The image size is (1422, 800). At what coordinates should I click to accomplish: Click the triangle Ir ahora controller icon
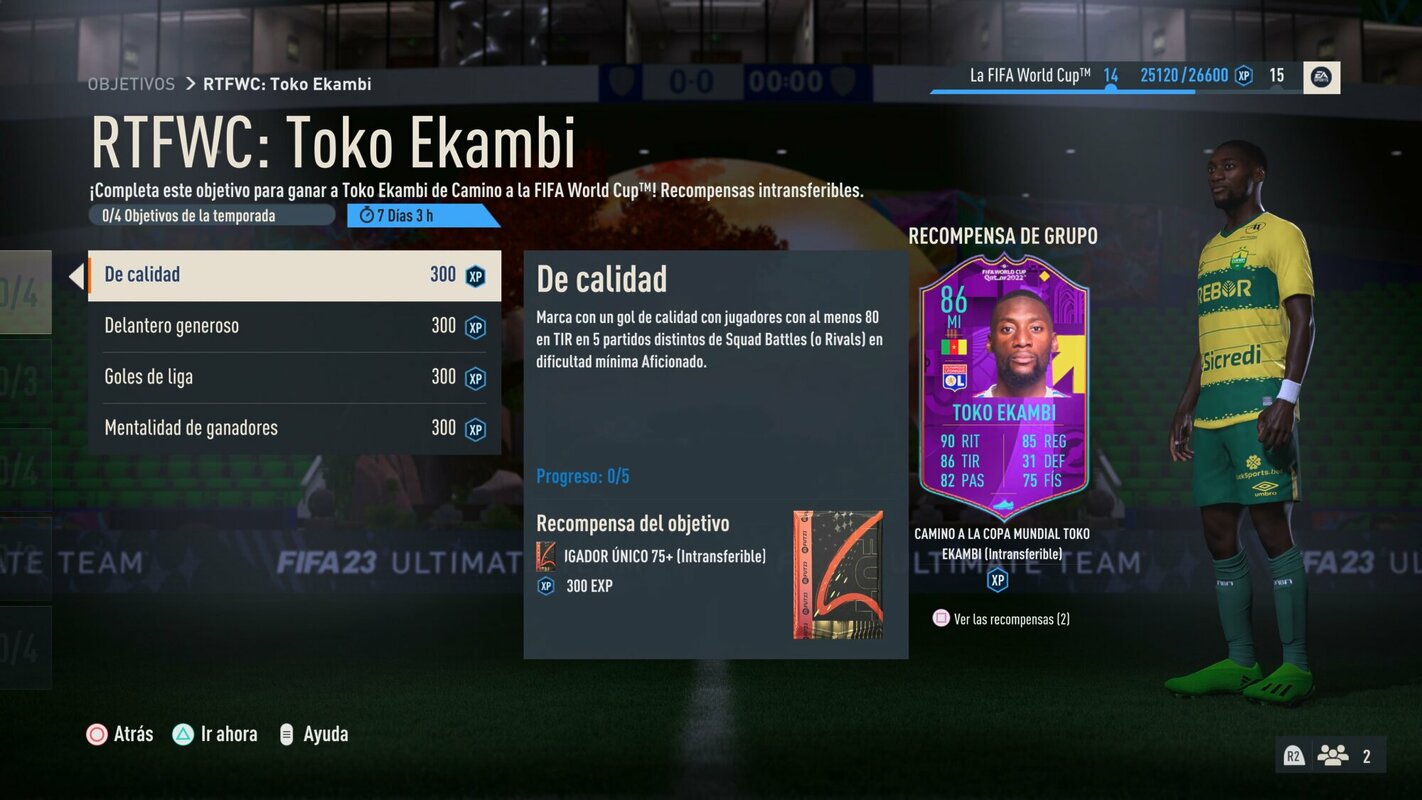click(x=182, y=733)
